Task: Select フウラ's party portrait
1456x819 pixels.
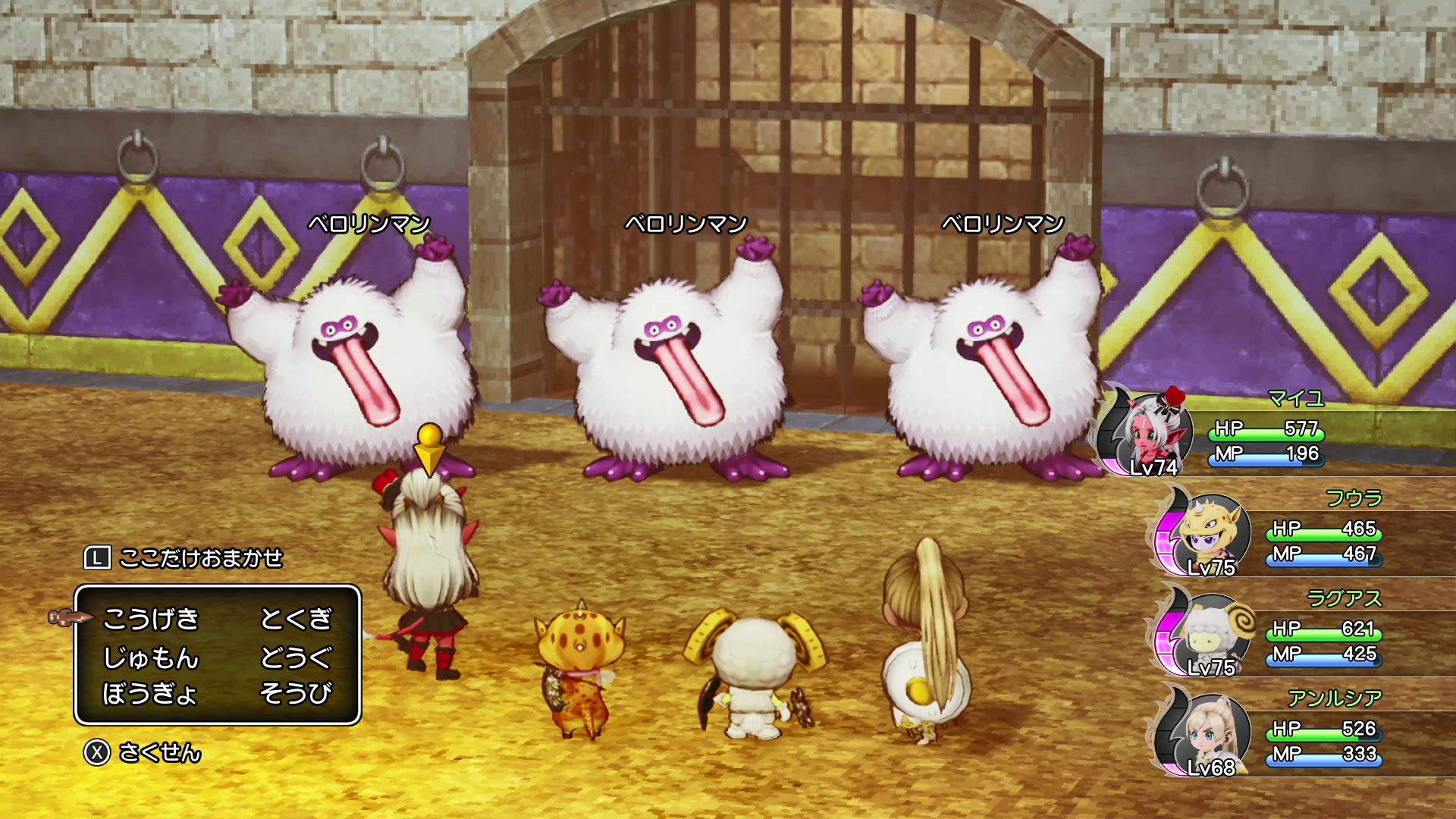Action: 1207,532
